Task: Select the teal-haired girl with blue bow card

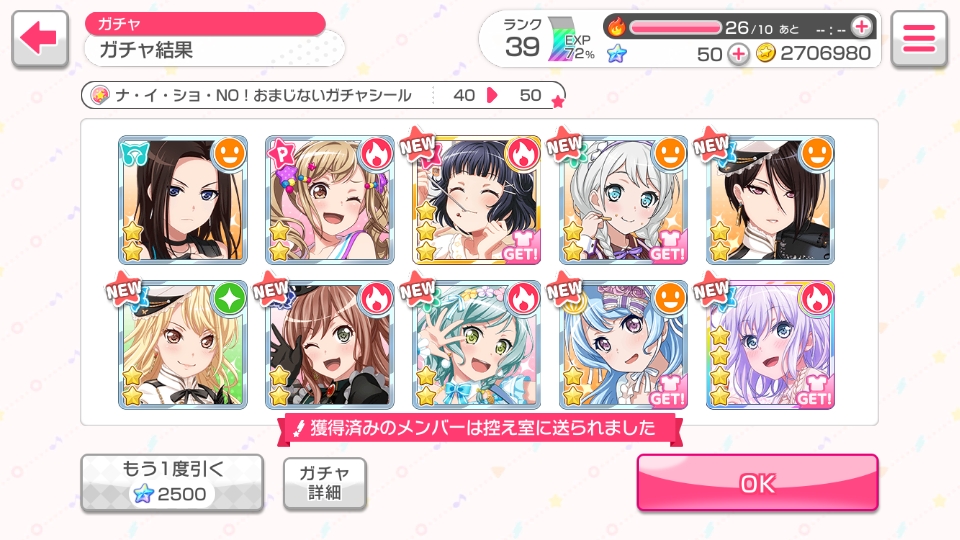Action: tap(476, 345)
